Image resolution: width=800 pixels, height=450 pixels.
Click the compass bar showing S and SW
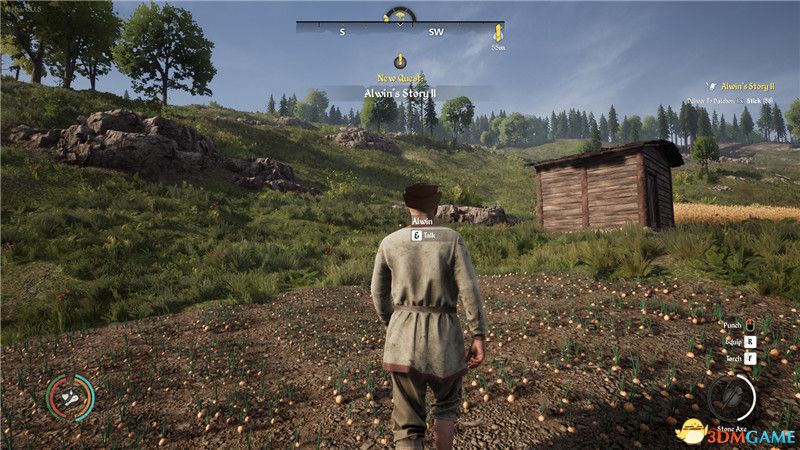click(400, 31)
